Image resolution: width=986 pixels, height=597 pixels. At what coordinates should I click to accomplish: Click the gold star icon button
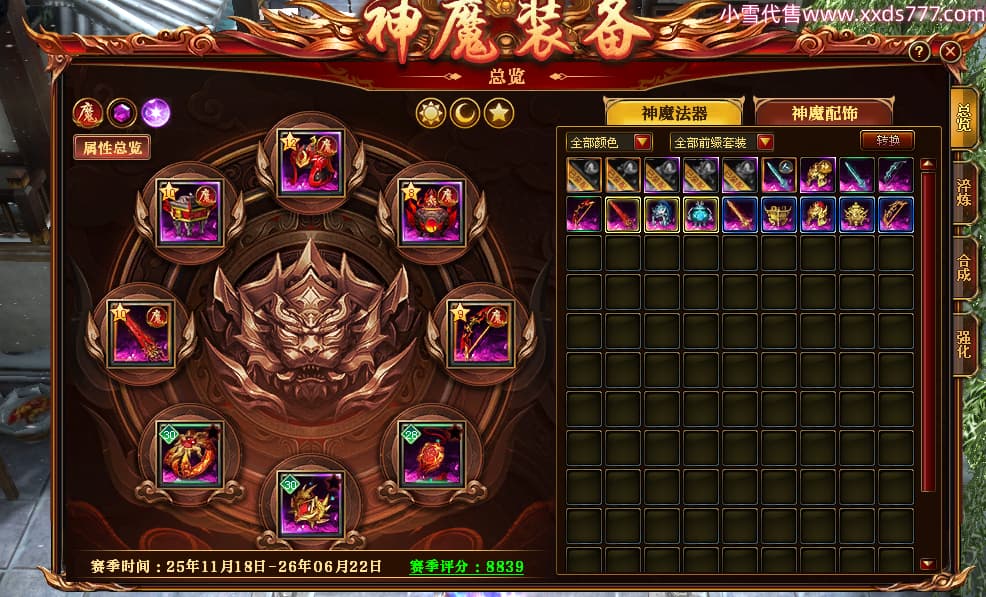point(499,113)
